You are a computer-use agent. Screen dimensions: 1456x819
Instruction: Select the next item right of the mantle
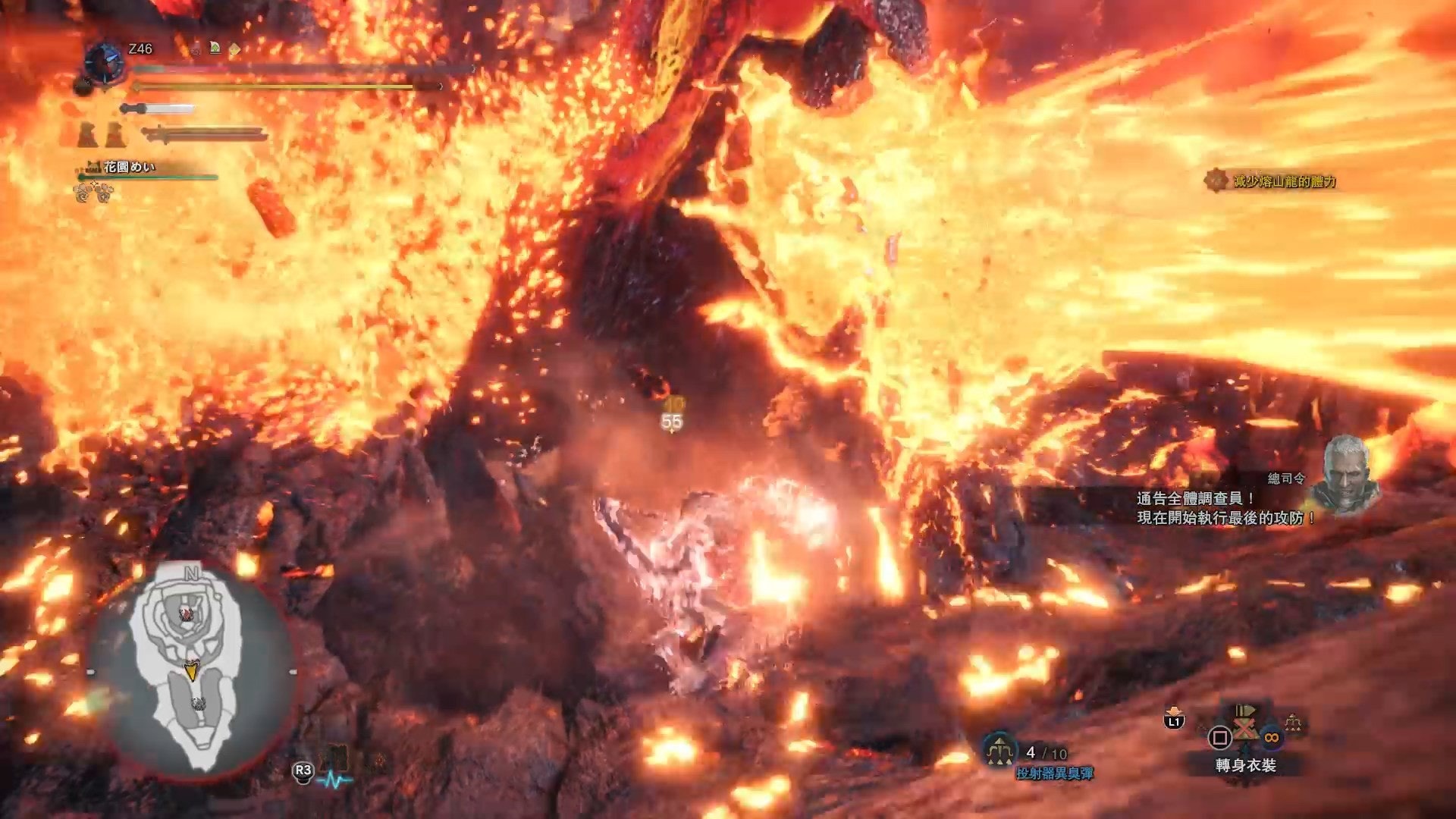click(1292, 726)
